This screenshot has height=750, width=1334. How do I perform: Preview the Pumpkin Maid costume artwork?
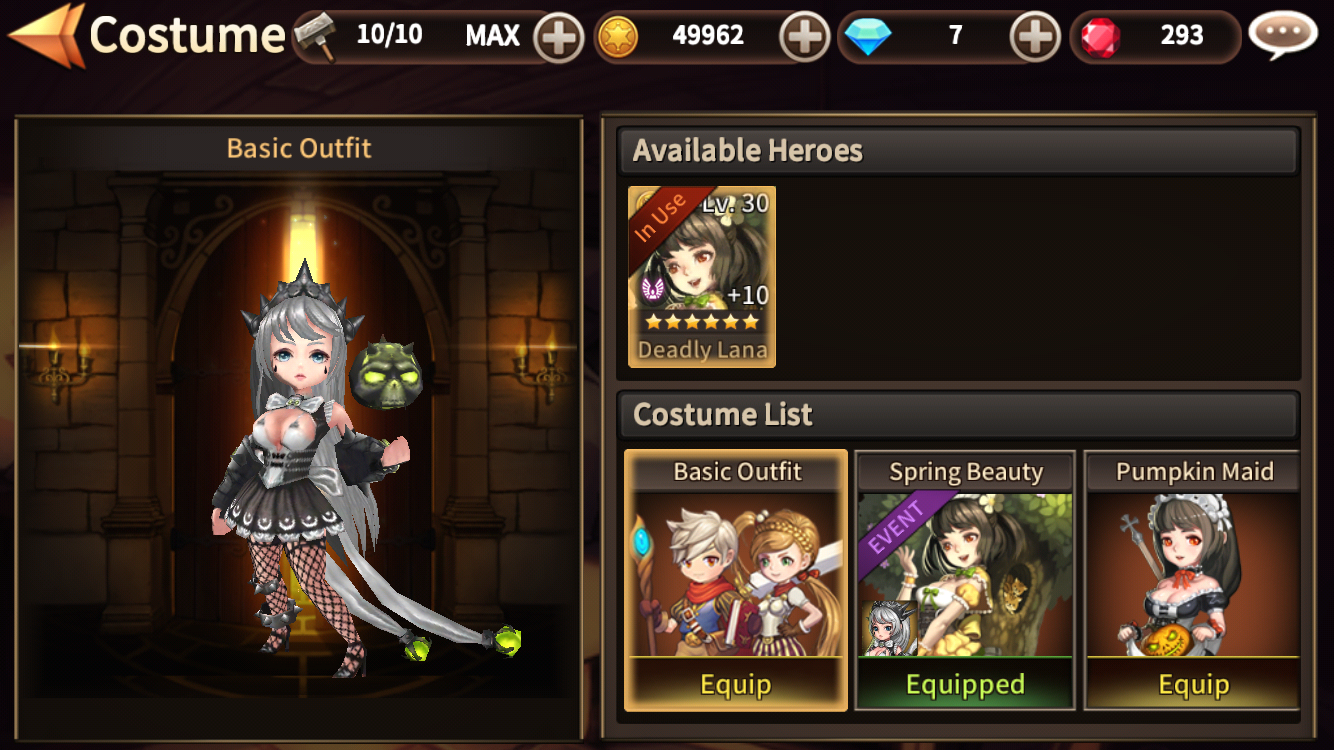click(1193, 575)
